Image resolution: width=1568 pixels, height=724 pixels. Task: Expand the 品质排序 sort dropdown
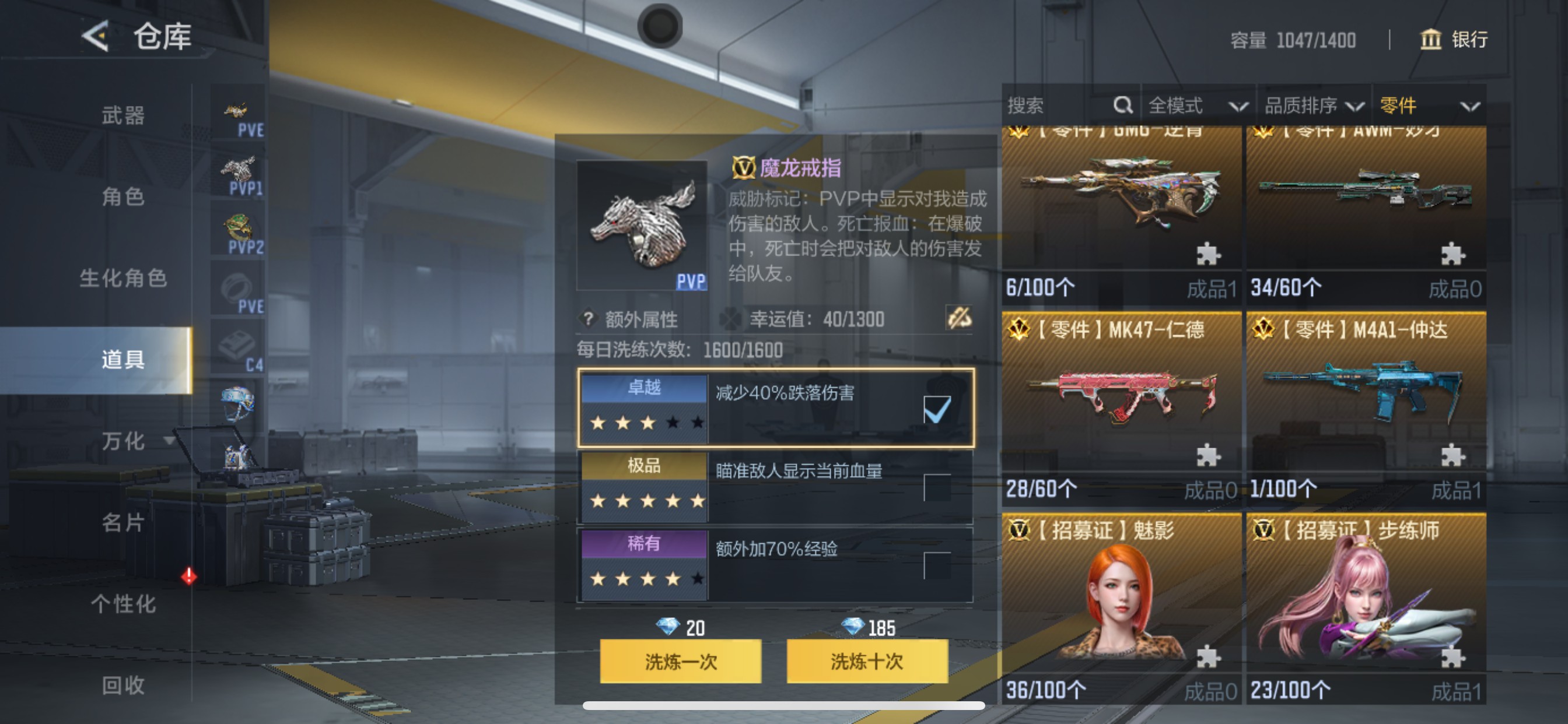1315,105
